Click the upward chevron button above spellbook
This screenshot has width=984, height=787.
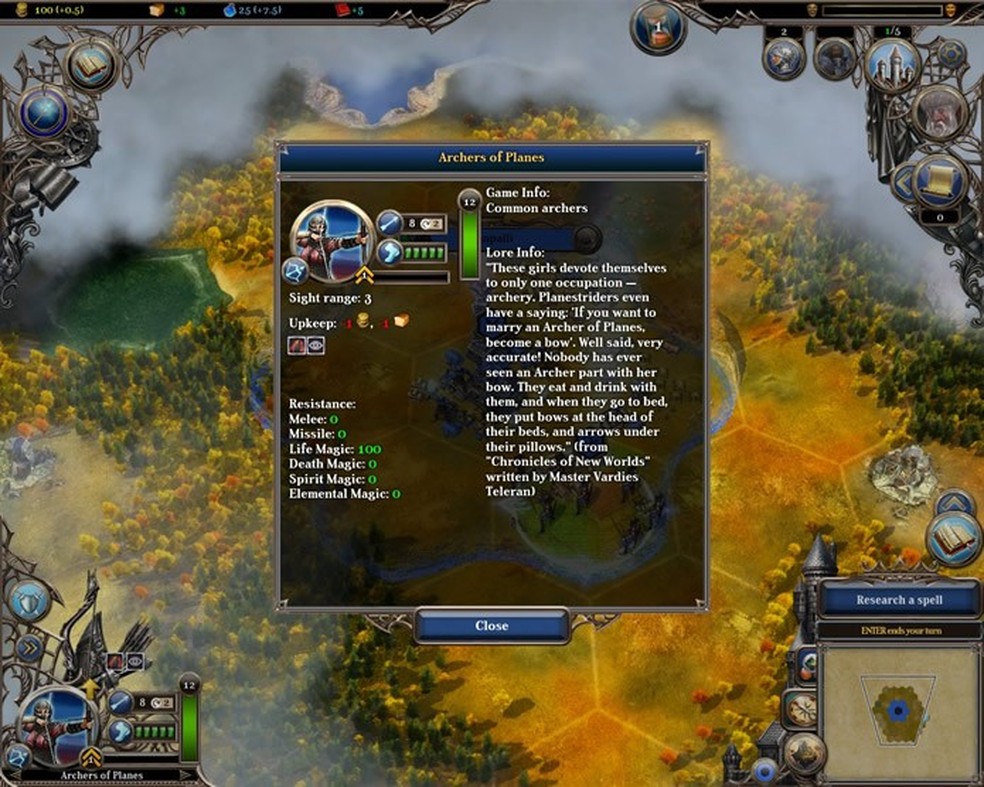point(954,501)
